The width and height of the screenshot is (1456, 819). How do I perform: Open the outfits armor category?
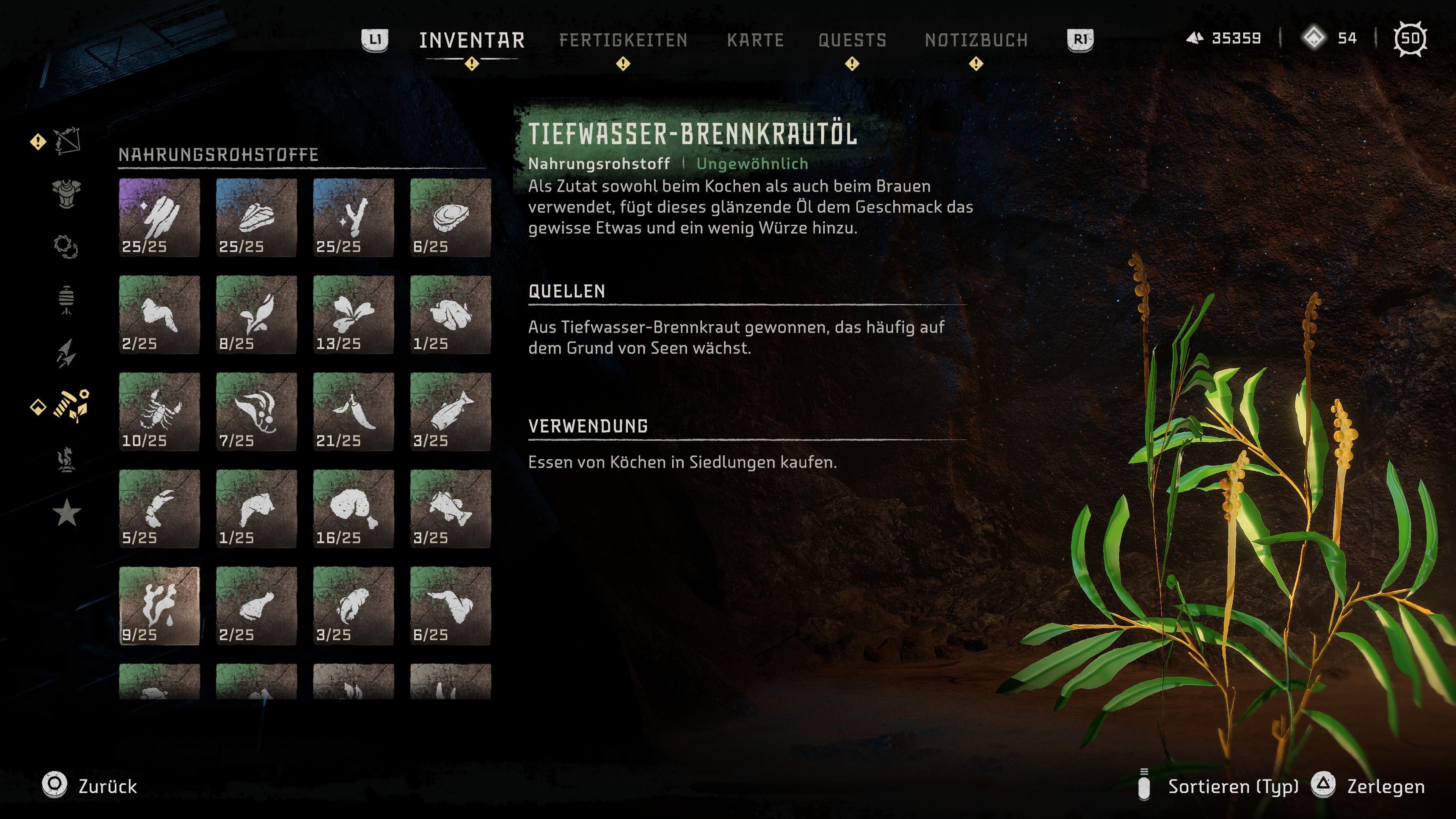67,194
